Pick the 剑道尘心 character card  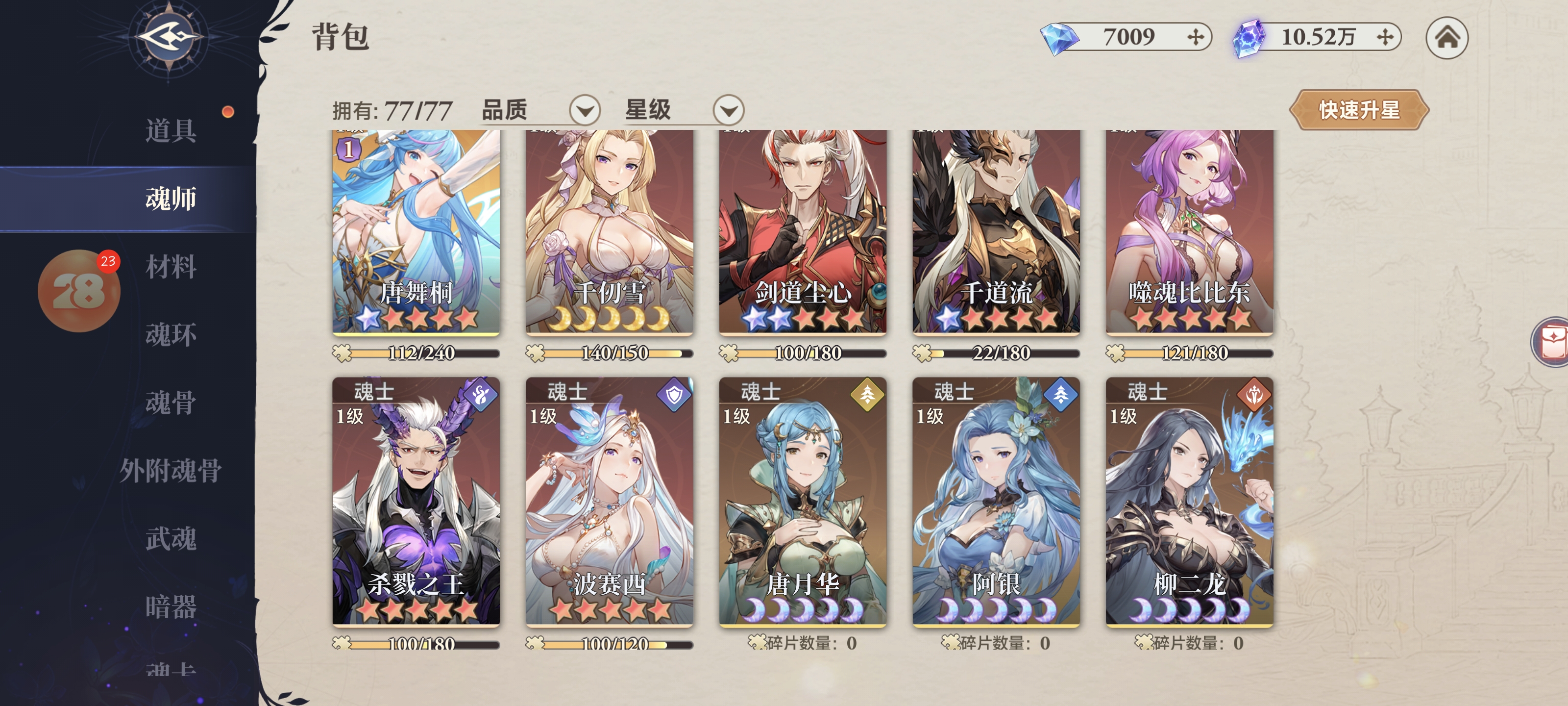pos(802,231)
